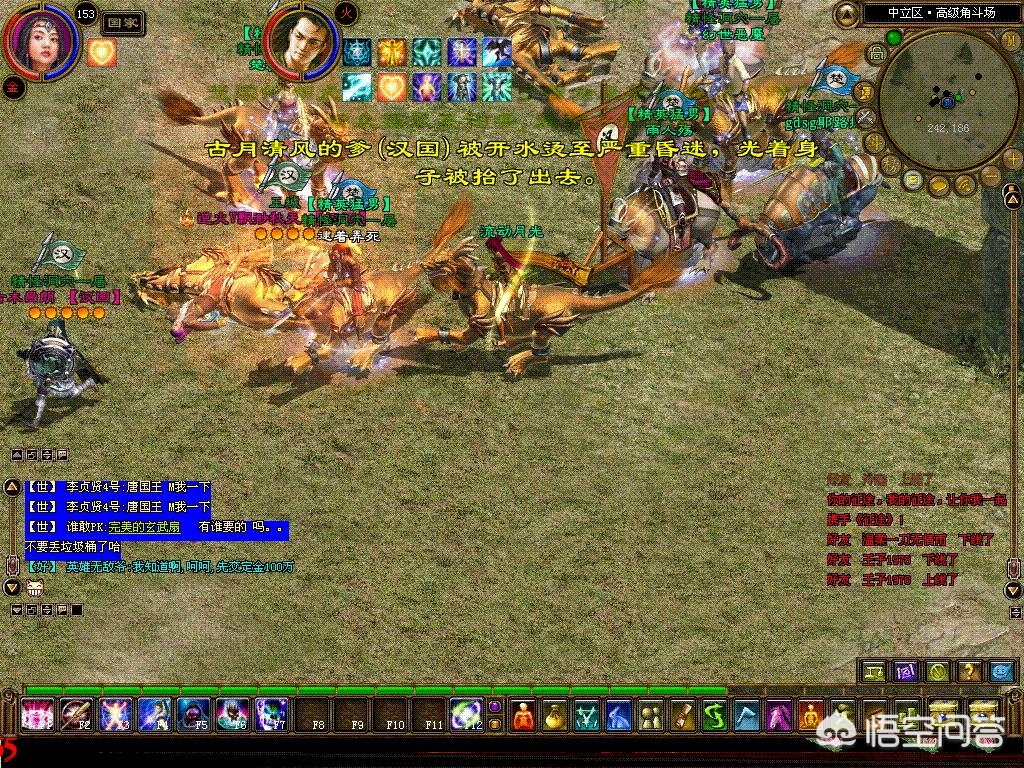
Task: Select the target's male portrait
Action: tap(299, 44)
